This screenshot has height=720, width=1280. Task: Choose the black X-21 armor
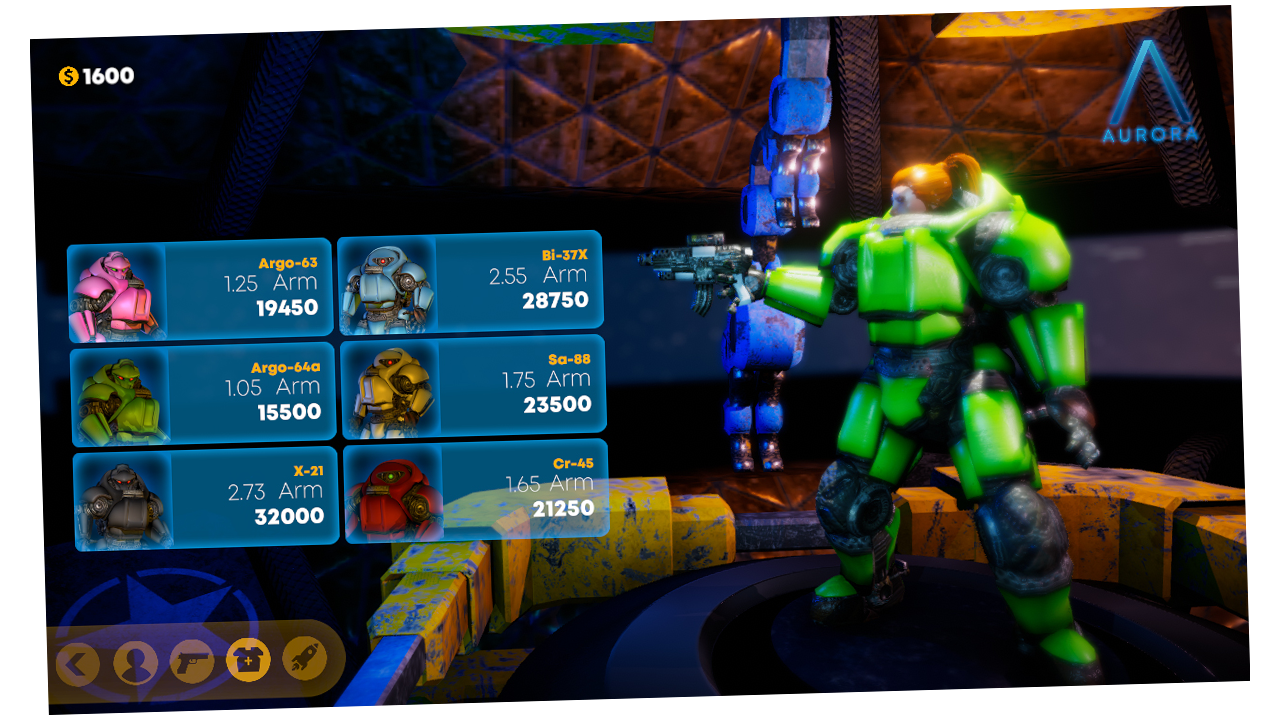click(206, 500)
